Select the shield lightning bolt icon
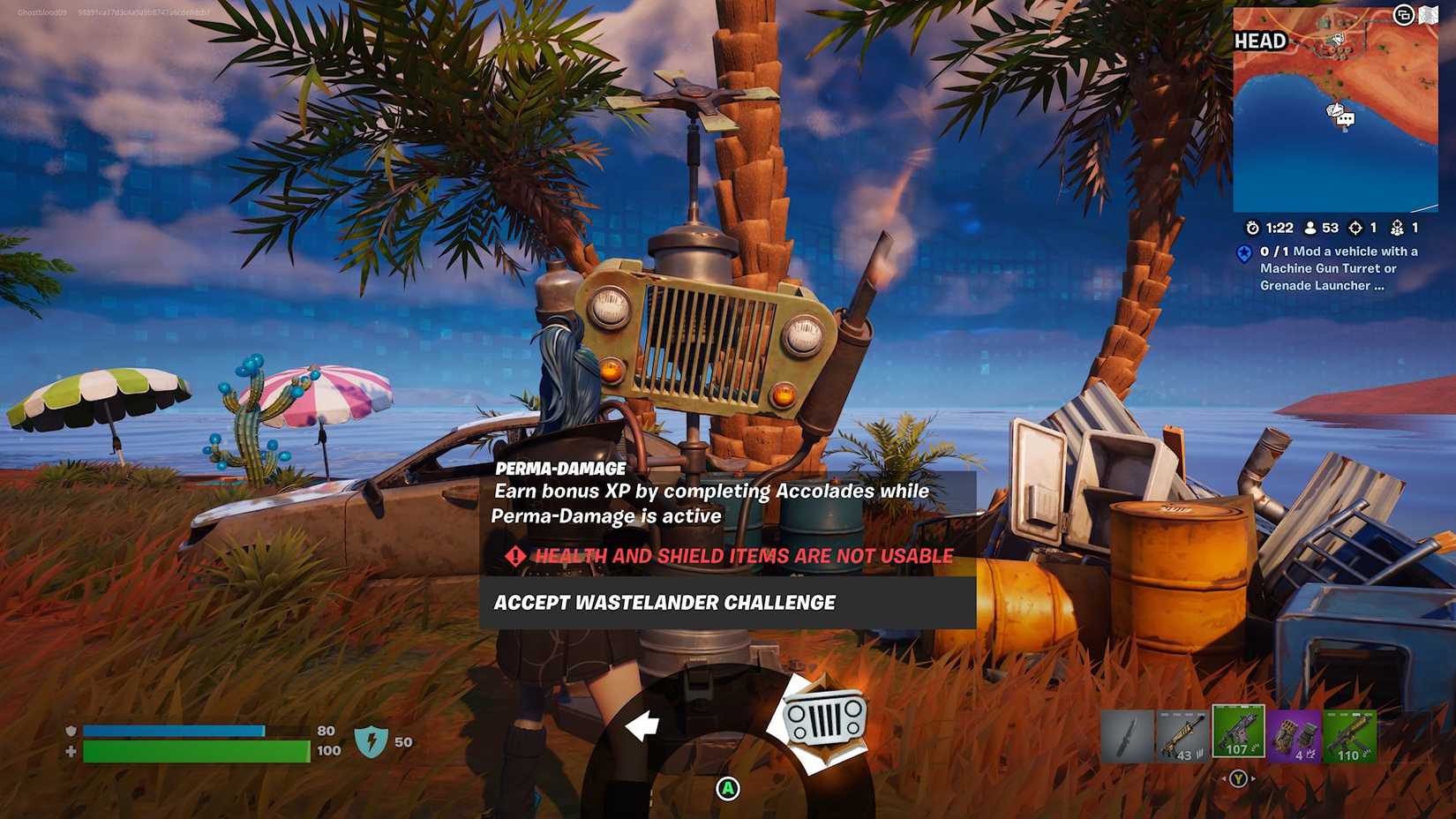Screen dimensions: 1456x819 pyautogui.click(x=372, y=741)
